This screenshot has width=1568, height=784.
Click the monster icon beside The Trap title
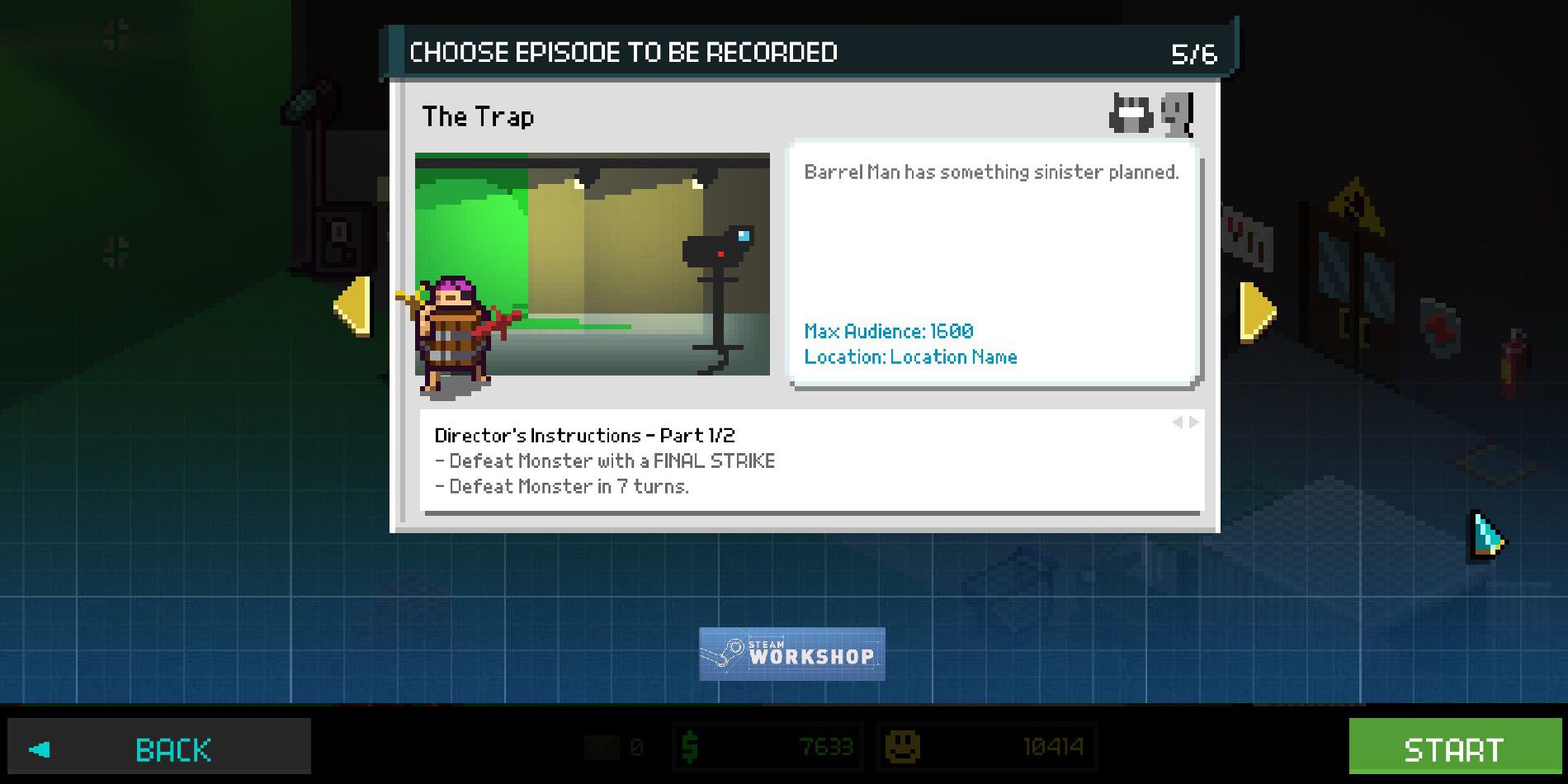click(x=1131, y=113)
